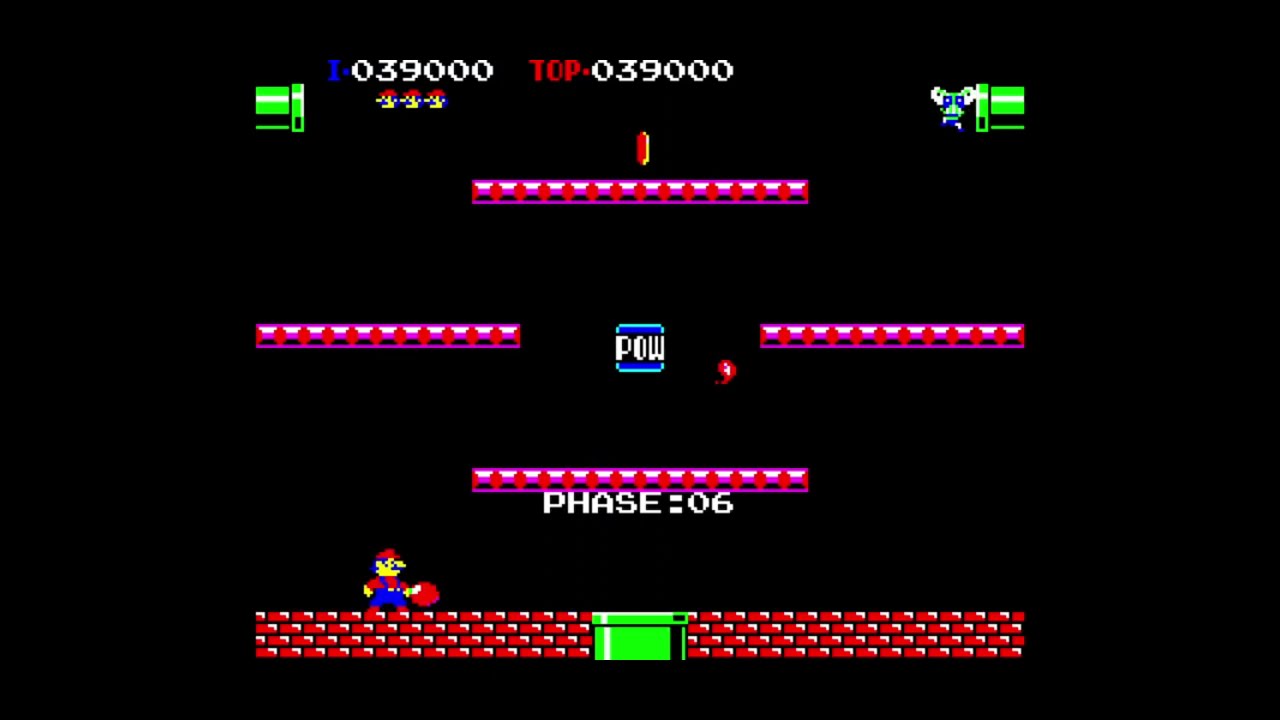This screenshot has height=720, width=1280.
Task: Click the center girder platform above POW
Action: pos(640,191)
